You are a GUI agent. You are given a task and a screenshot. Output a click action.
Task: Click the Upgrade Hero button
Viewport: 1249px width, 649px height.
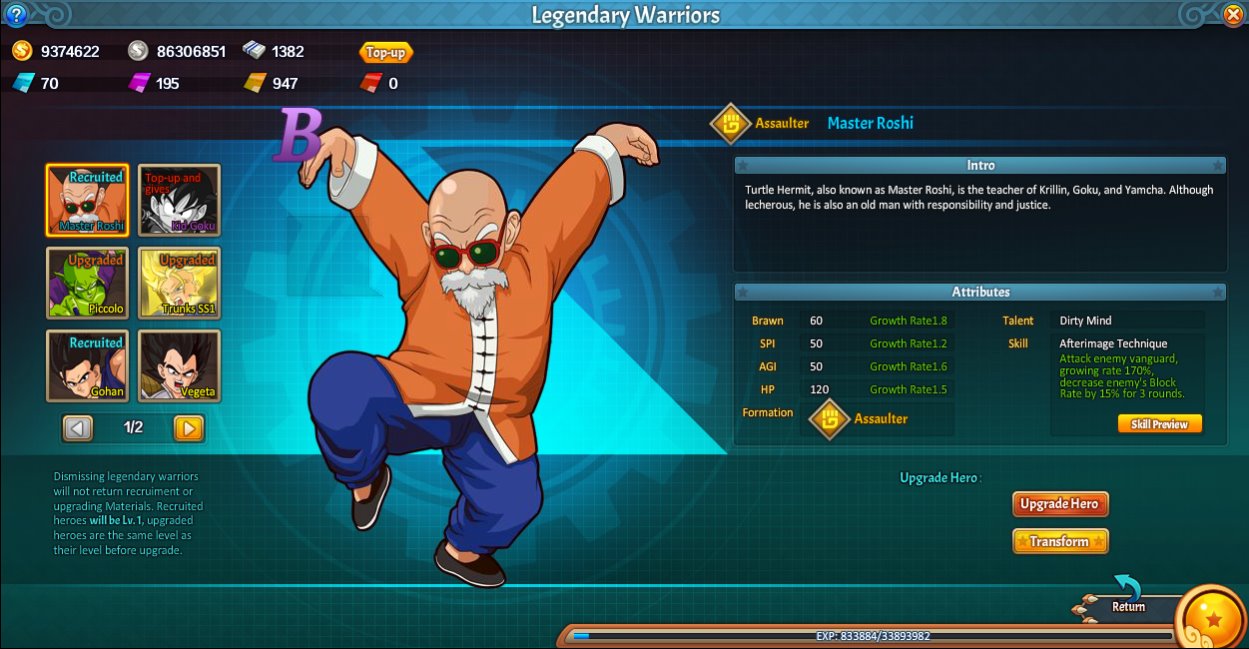1061,504
